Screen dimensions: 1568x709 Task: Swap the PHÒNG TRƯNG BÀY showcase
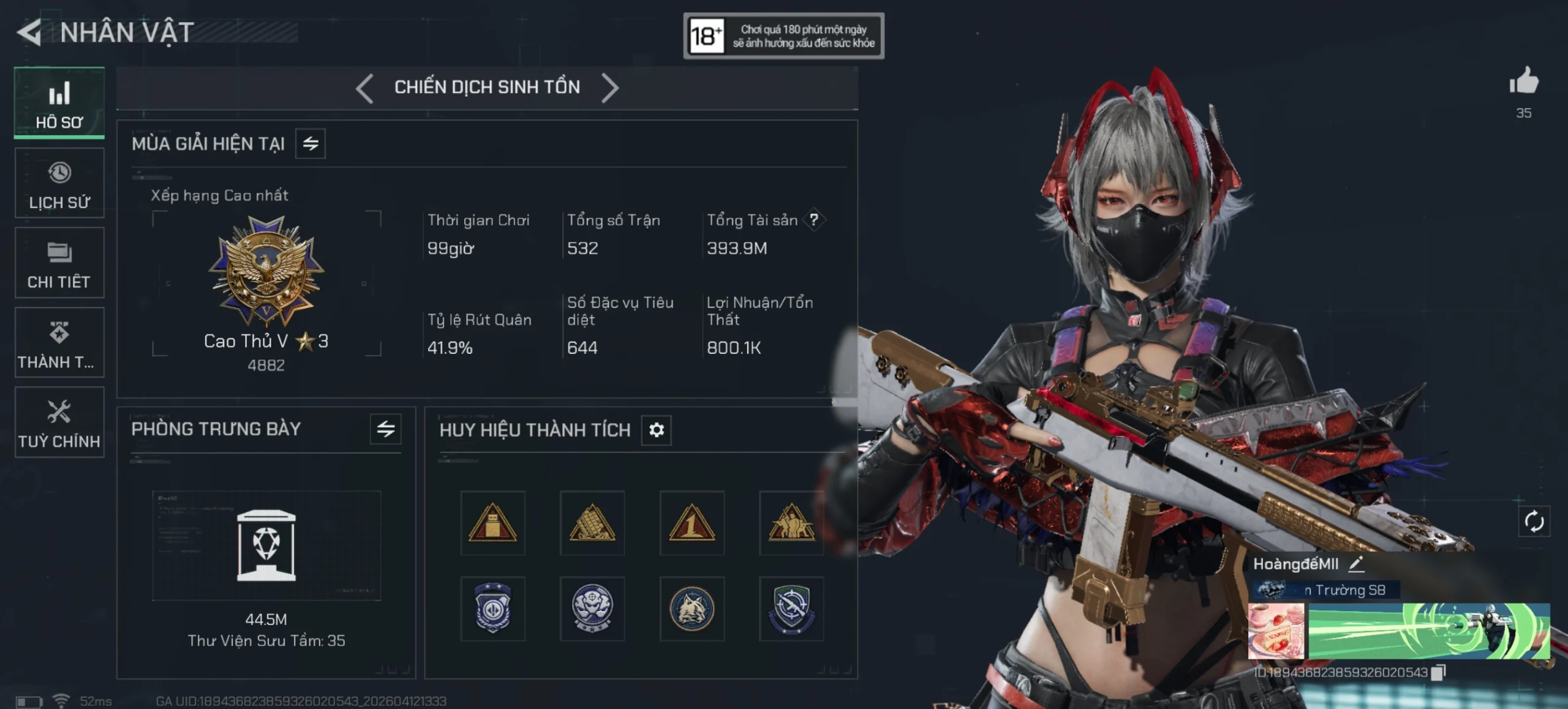[x=385, y=429]
